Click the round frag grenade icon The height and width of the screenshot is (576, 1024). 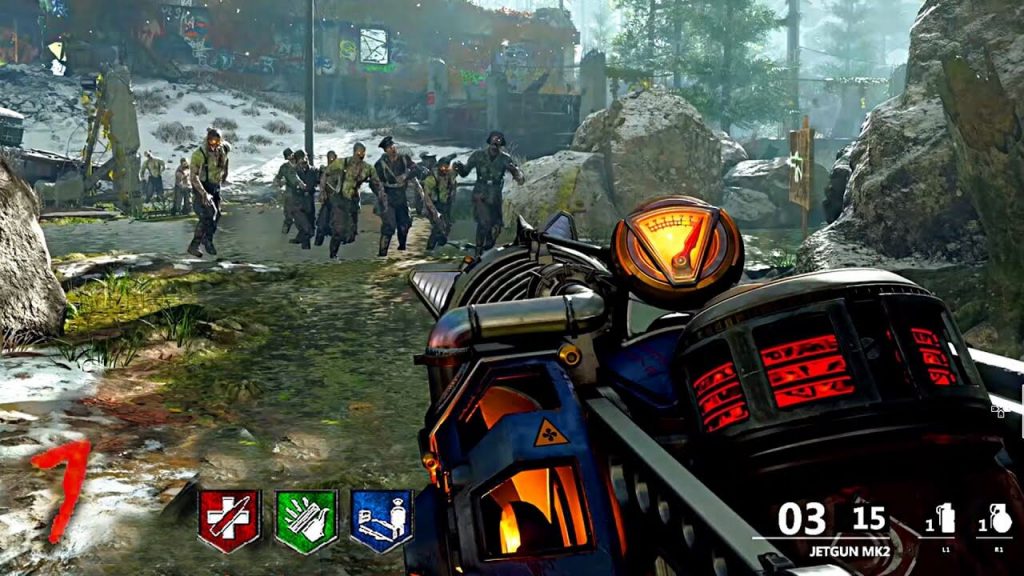[1000, 519]
